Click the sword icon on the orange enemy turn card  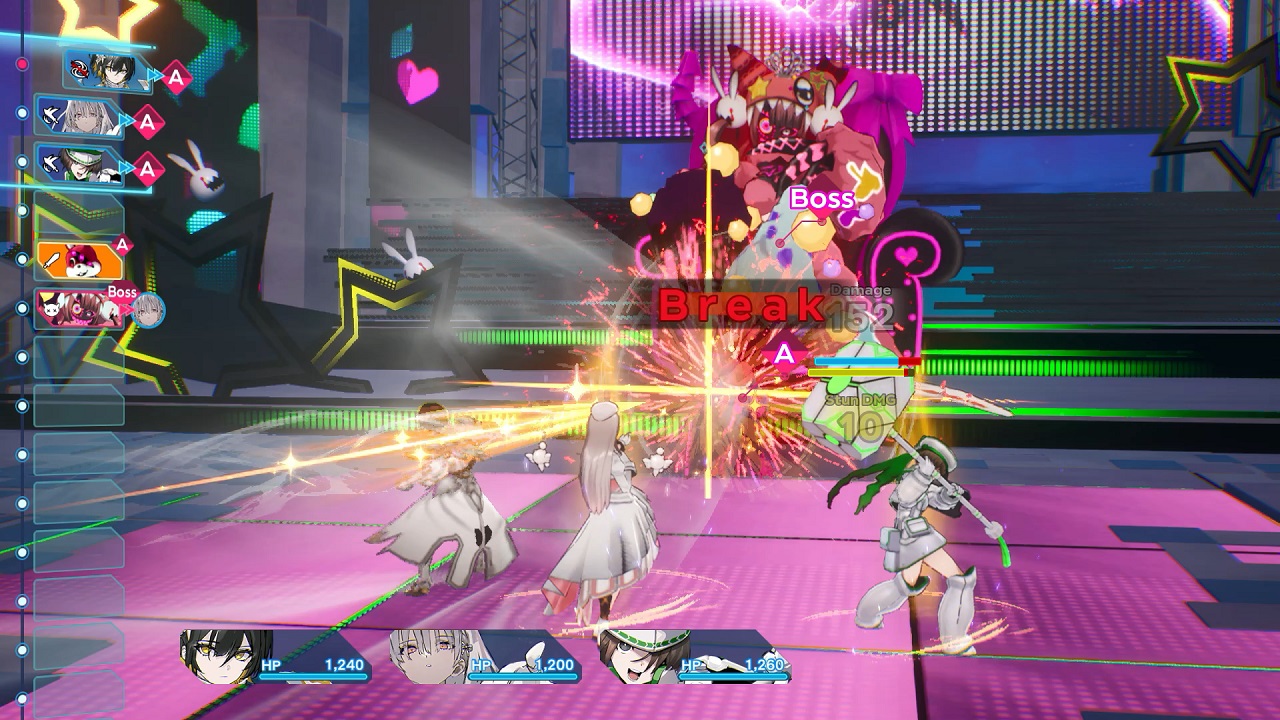(x=49, y=260)
